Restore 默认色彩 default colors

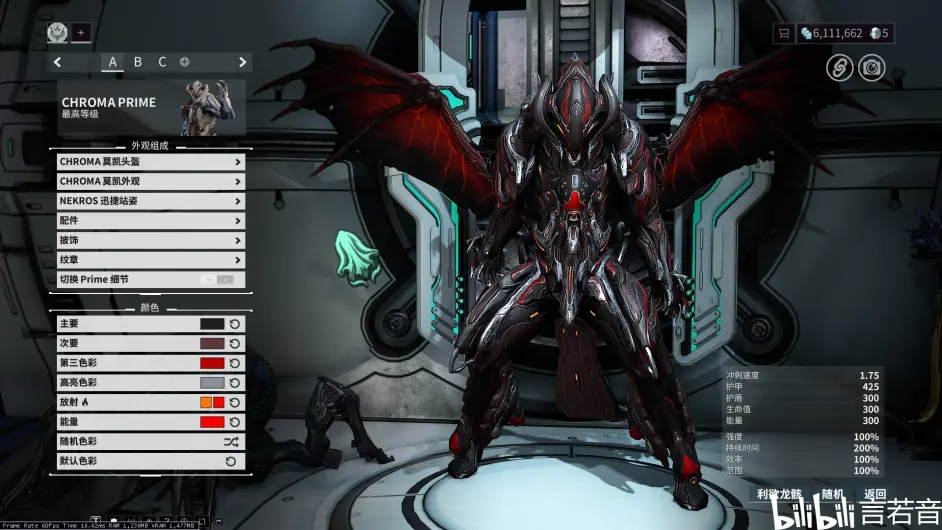tap(231, 461)
